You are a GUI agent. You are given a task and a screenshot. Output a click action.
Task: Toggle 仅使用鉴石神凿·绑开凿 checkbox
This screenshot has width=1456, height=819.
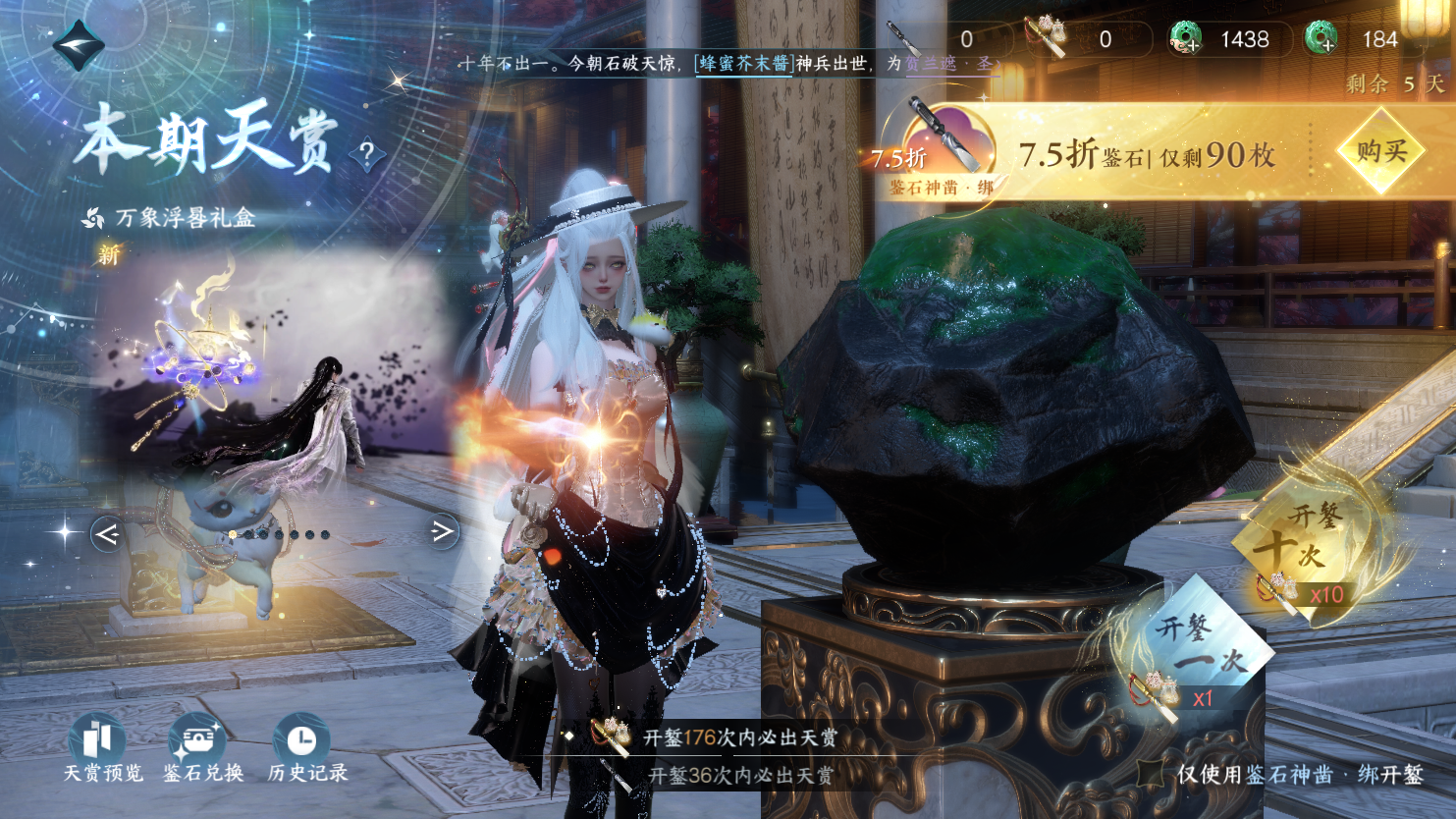click(x=1153, y=774)
